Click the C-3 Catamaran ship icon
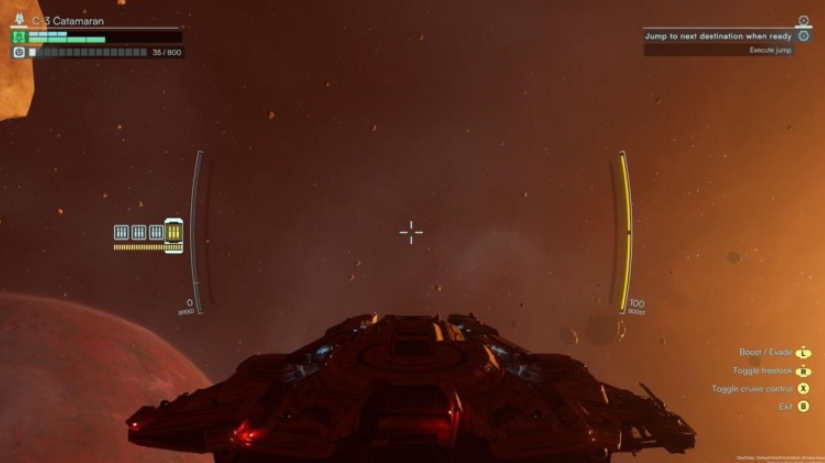This screenshot has width=825, height=463. (19, 20)
